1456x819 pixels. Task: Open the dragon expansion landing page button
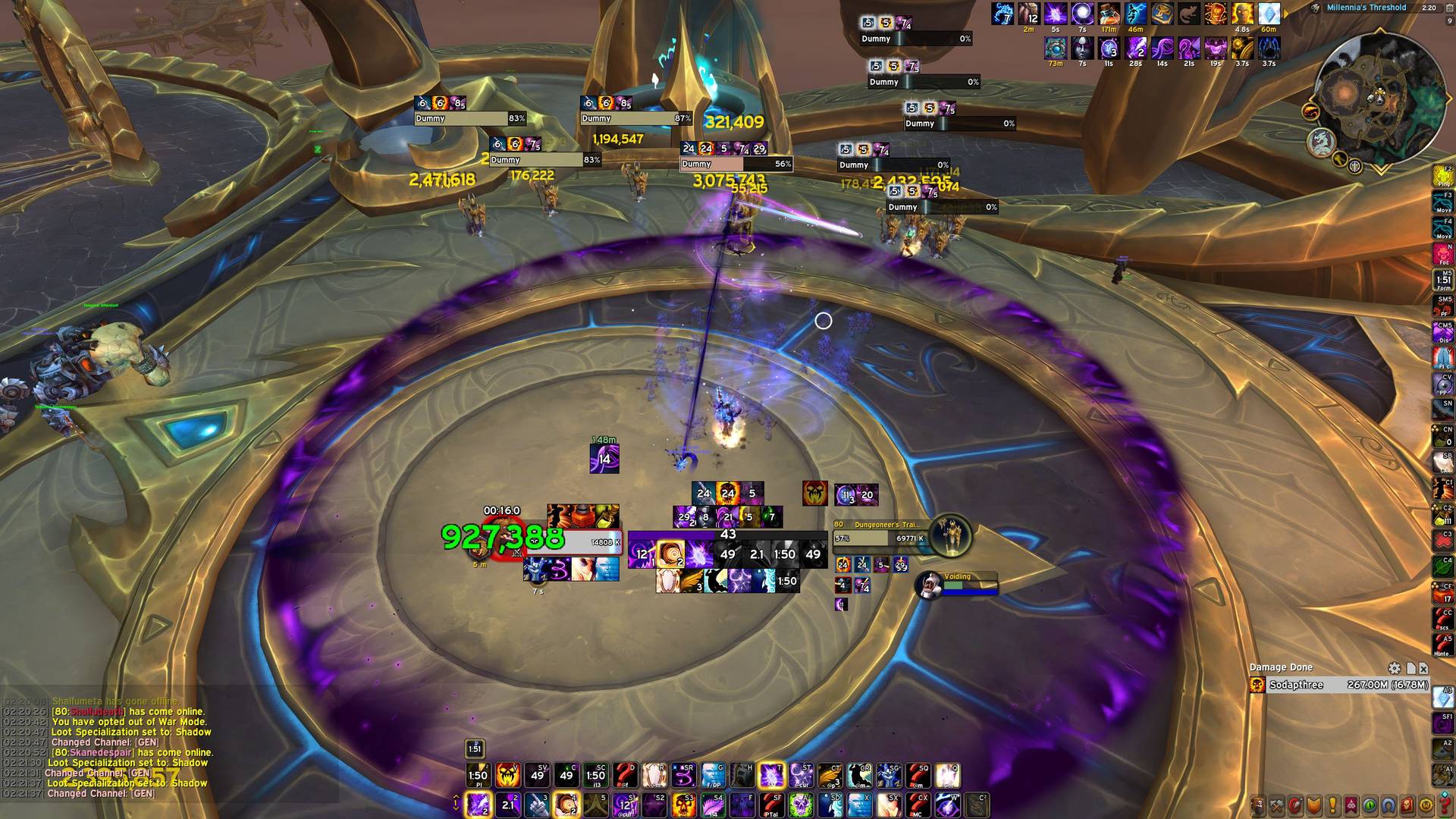1321,142
